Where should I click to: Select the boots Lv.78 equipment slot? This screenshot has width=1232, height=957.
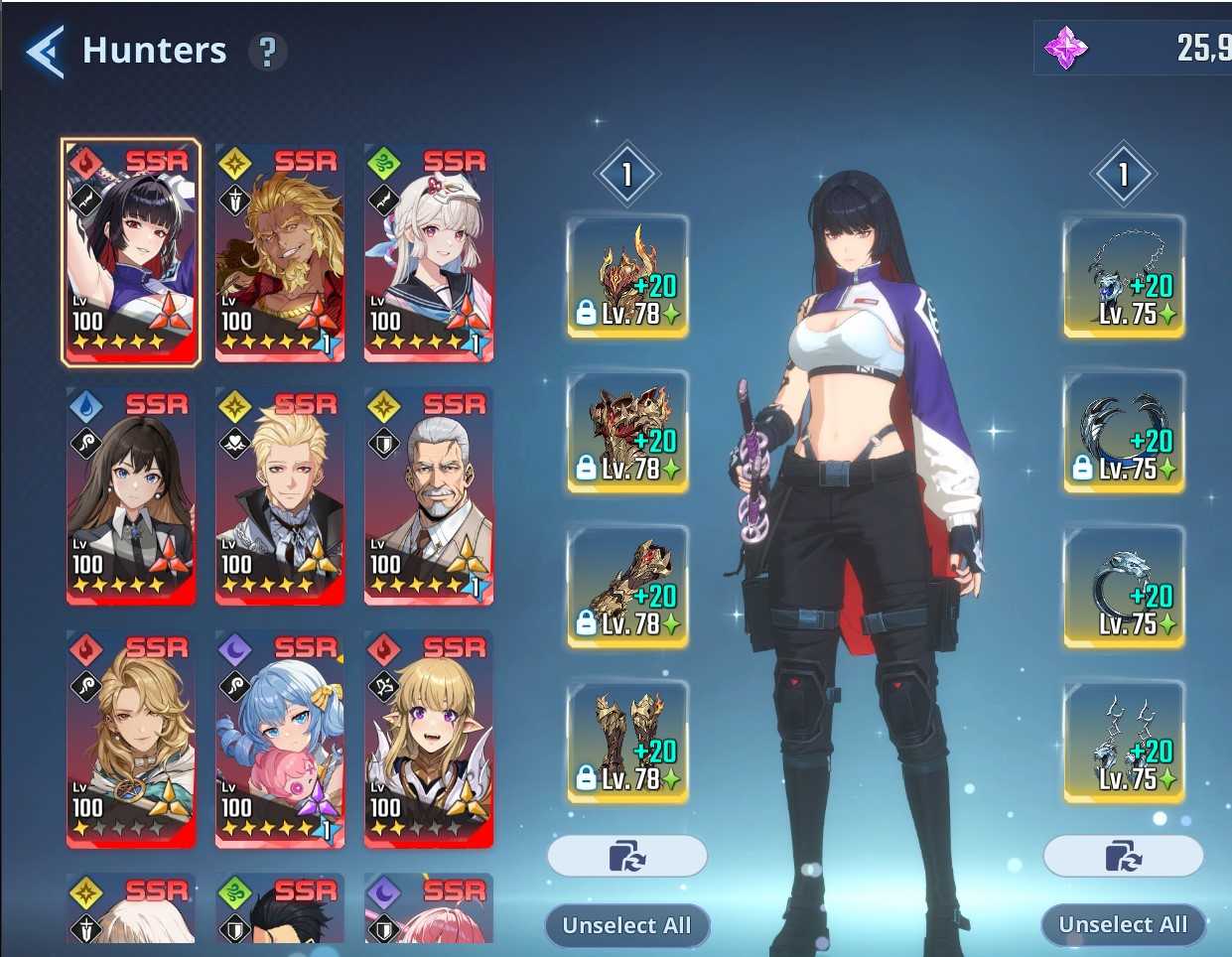coord(627,742)
